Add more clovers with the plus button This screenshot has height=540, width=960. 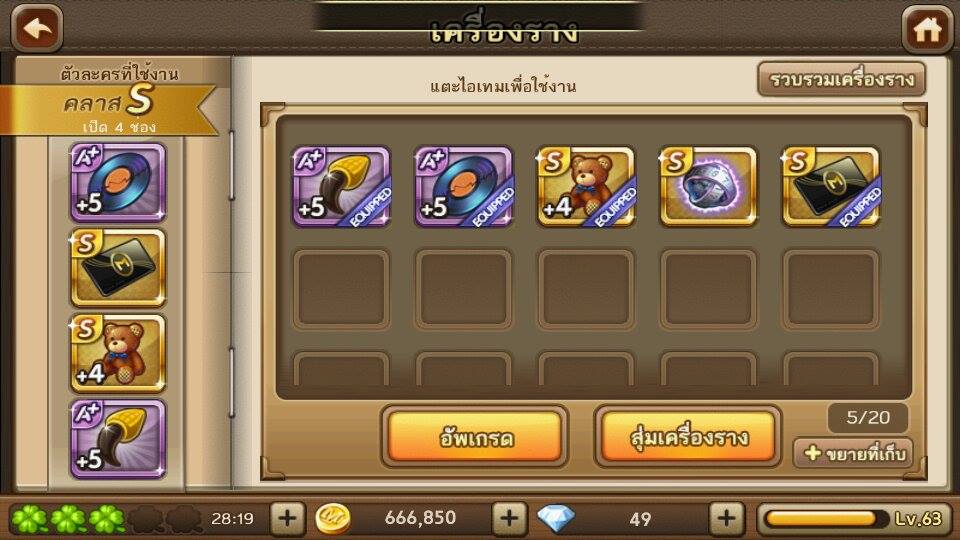click(x=287, y=518)
